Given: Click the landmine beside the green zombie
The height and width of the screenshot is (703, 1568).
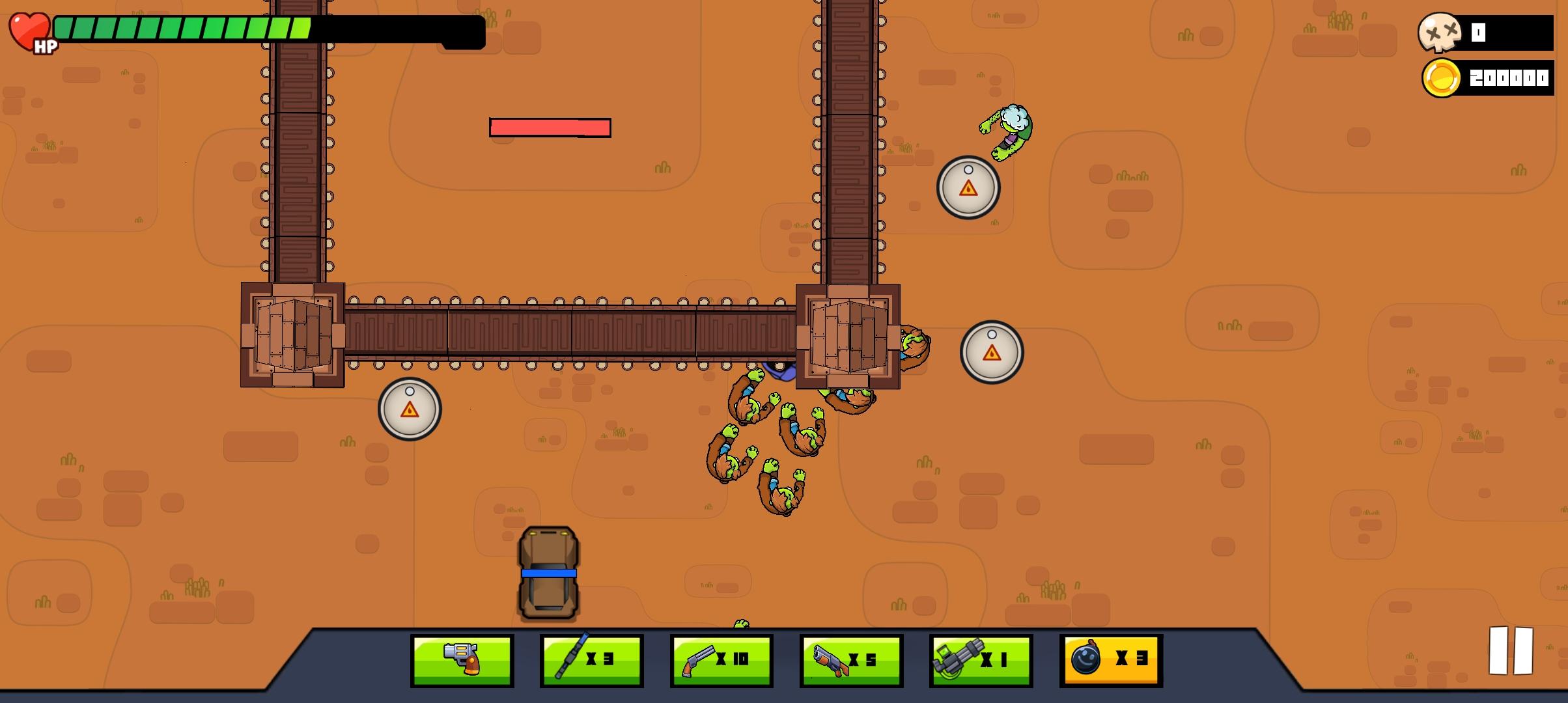Looking at the screenshot, I should click(x=968, y=187).
